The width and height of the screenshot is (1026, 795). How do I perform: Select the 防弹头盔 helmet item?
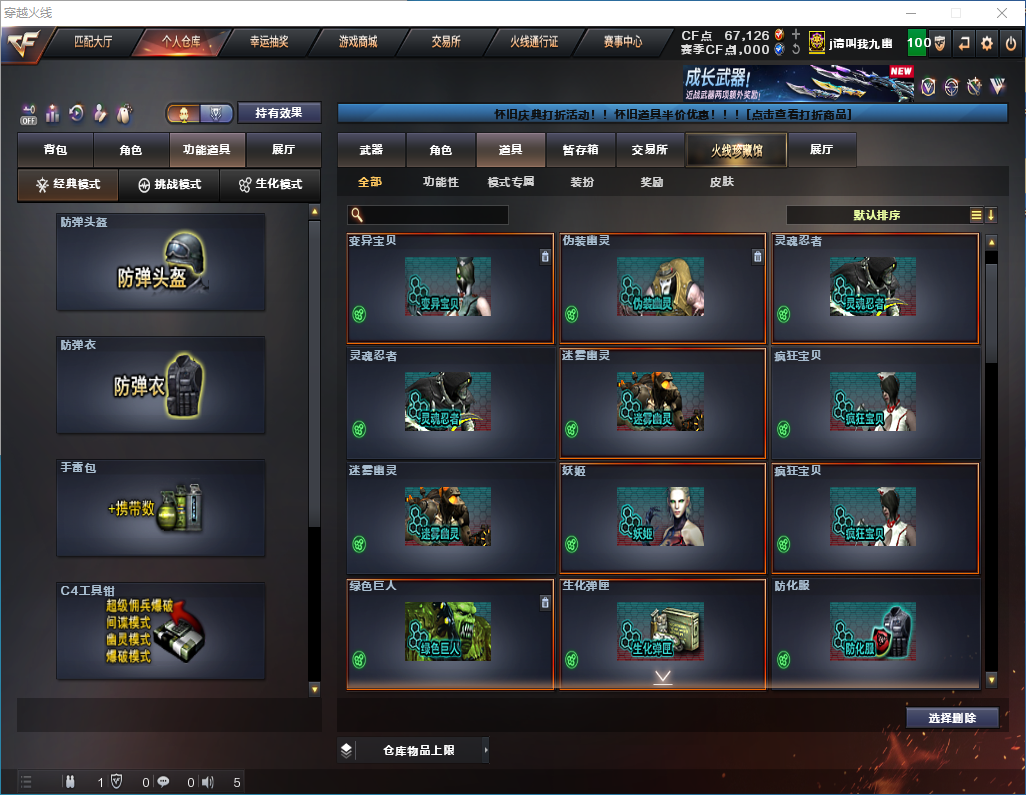pyautogui.click(x=161, y=262)
